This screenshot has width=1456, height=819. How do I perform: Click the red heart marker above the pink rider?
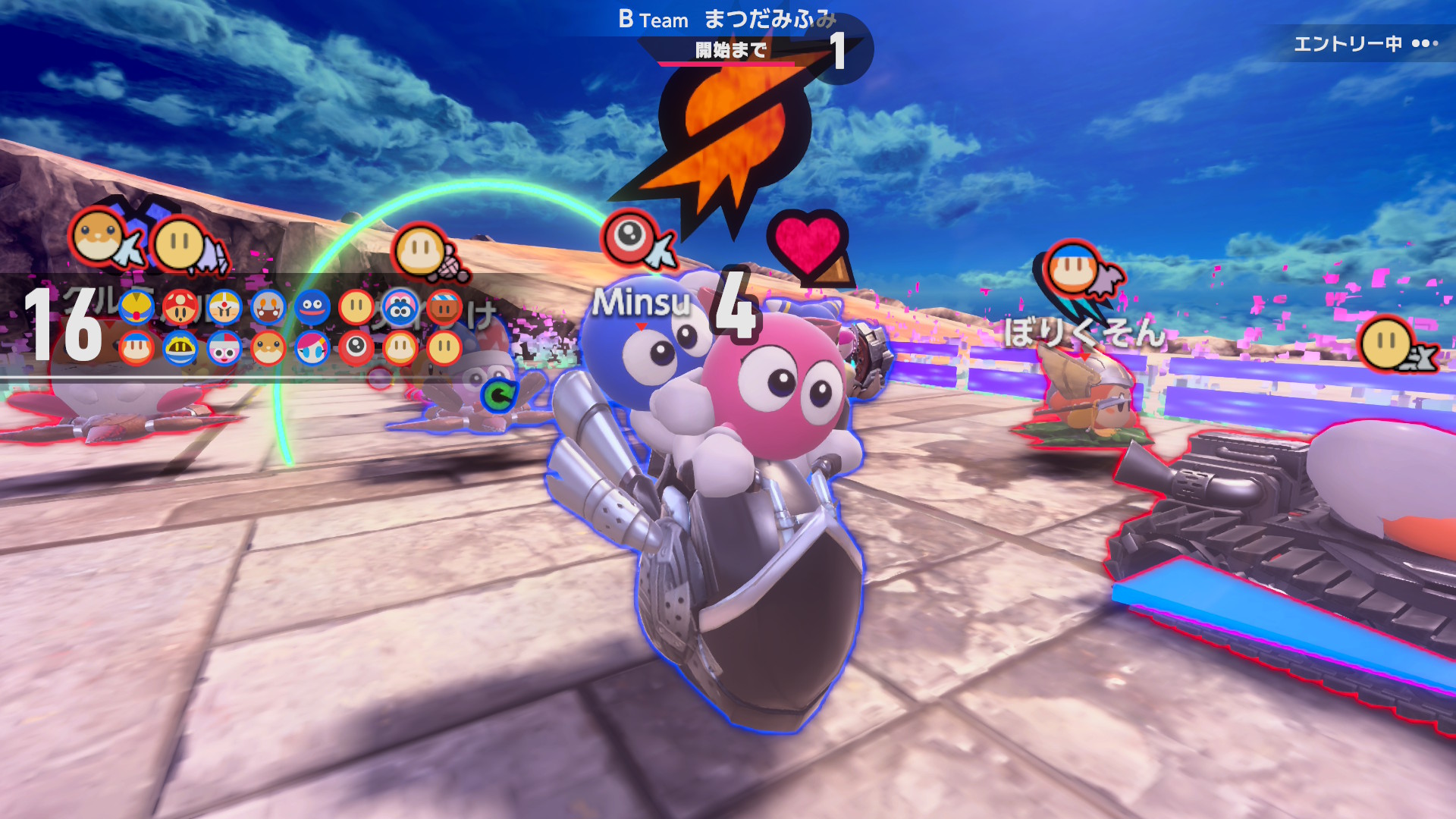(807, 243)
